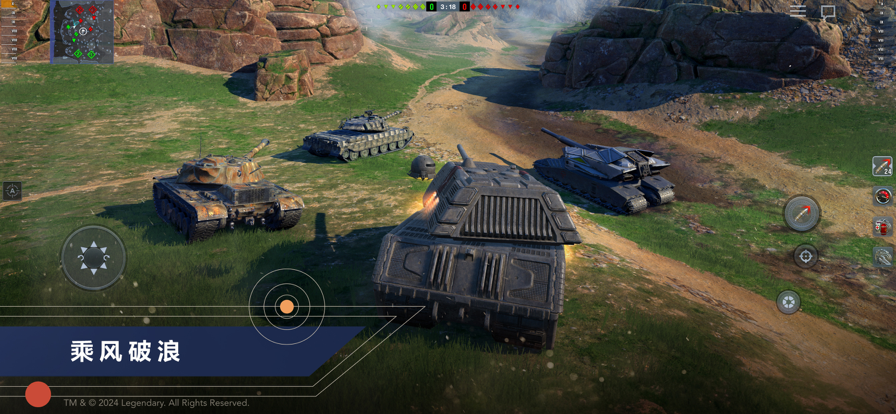The image size is (896, 414).
Task: Toggle the auto-aim A button
Action: (12, 190)
